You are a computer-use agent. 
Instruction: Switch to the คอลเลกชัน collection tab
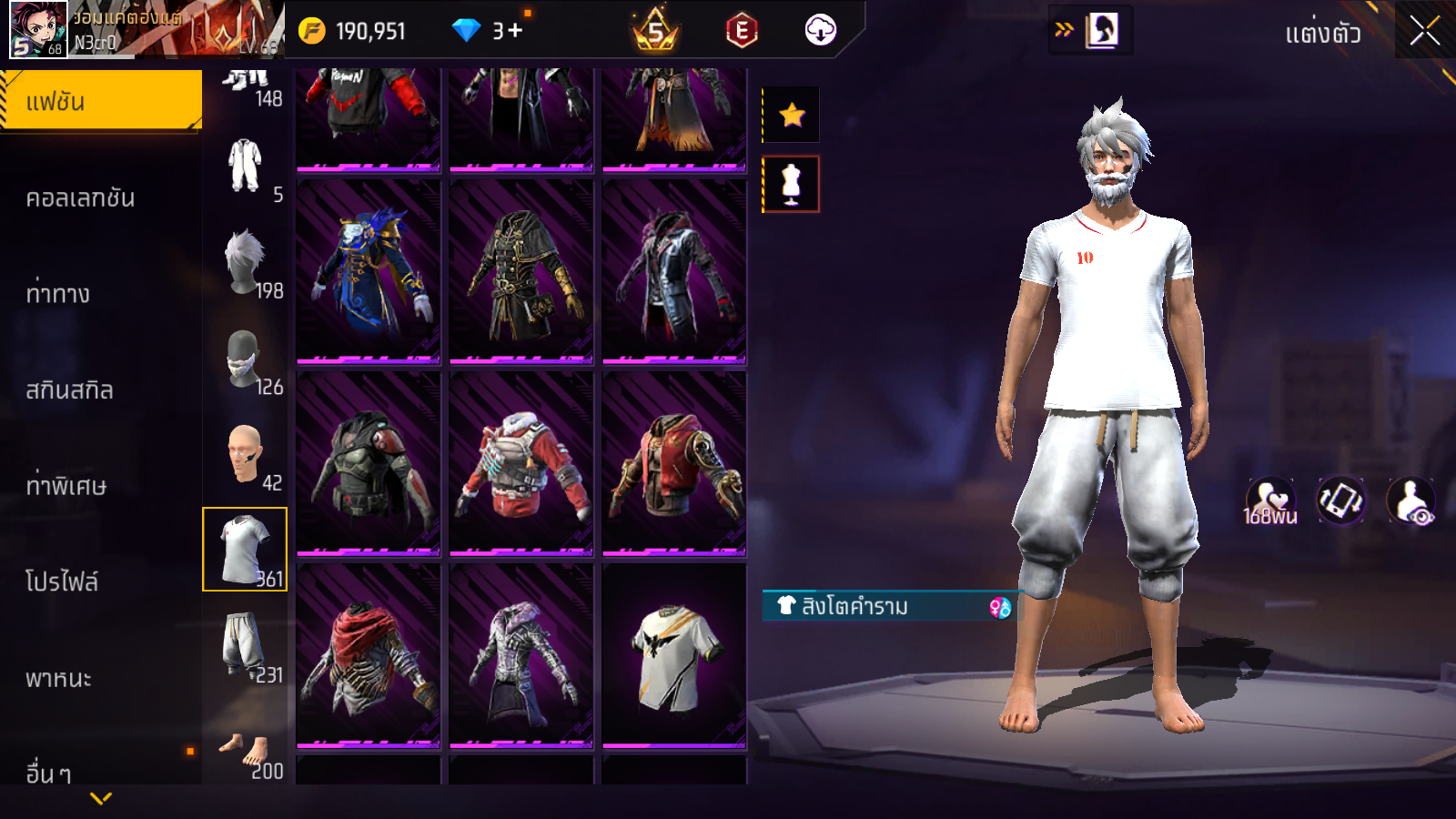[81, 197]
